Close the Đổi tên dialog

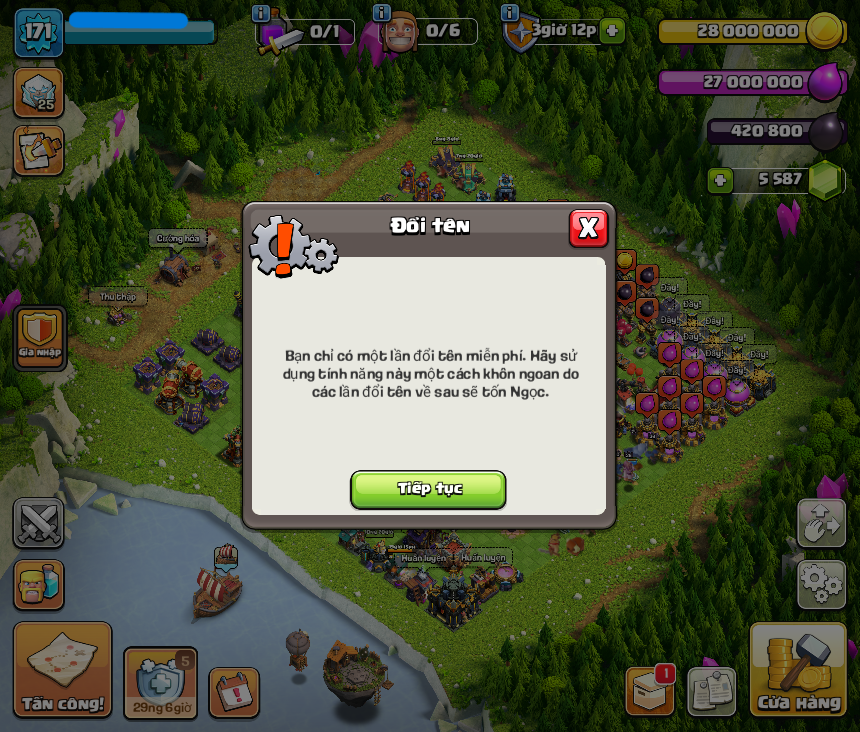(588, 228)
